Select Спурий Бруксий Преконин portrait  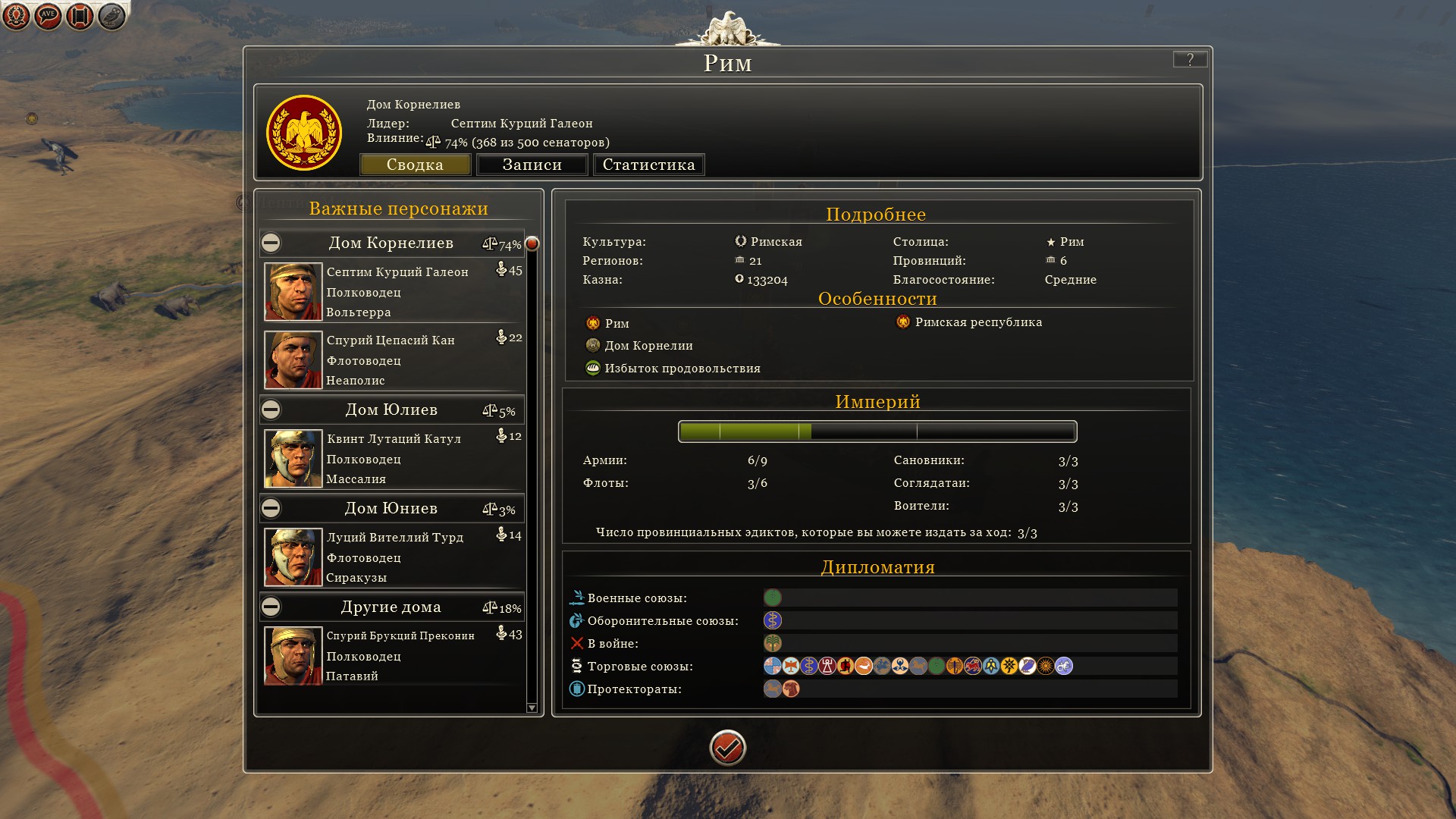tap(293, 656)
